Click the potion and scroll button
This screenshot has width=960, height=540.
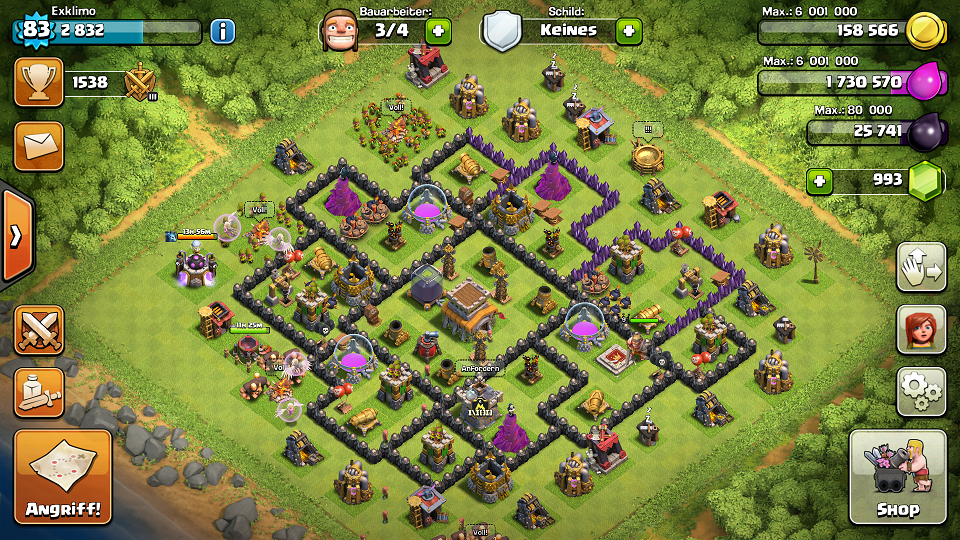(x=38, y=391)
